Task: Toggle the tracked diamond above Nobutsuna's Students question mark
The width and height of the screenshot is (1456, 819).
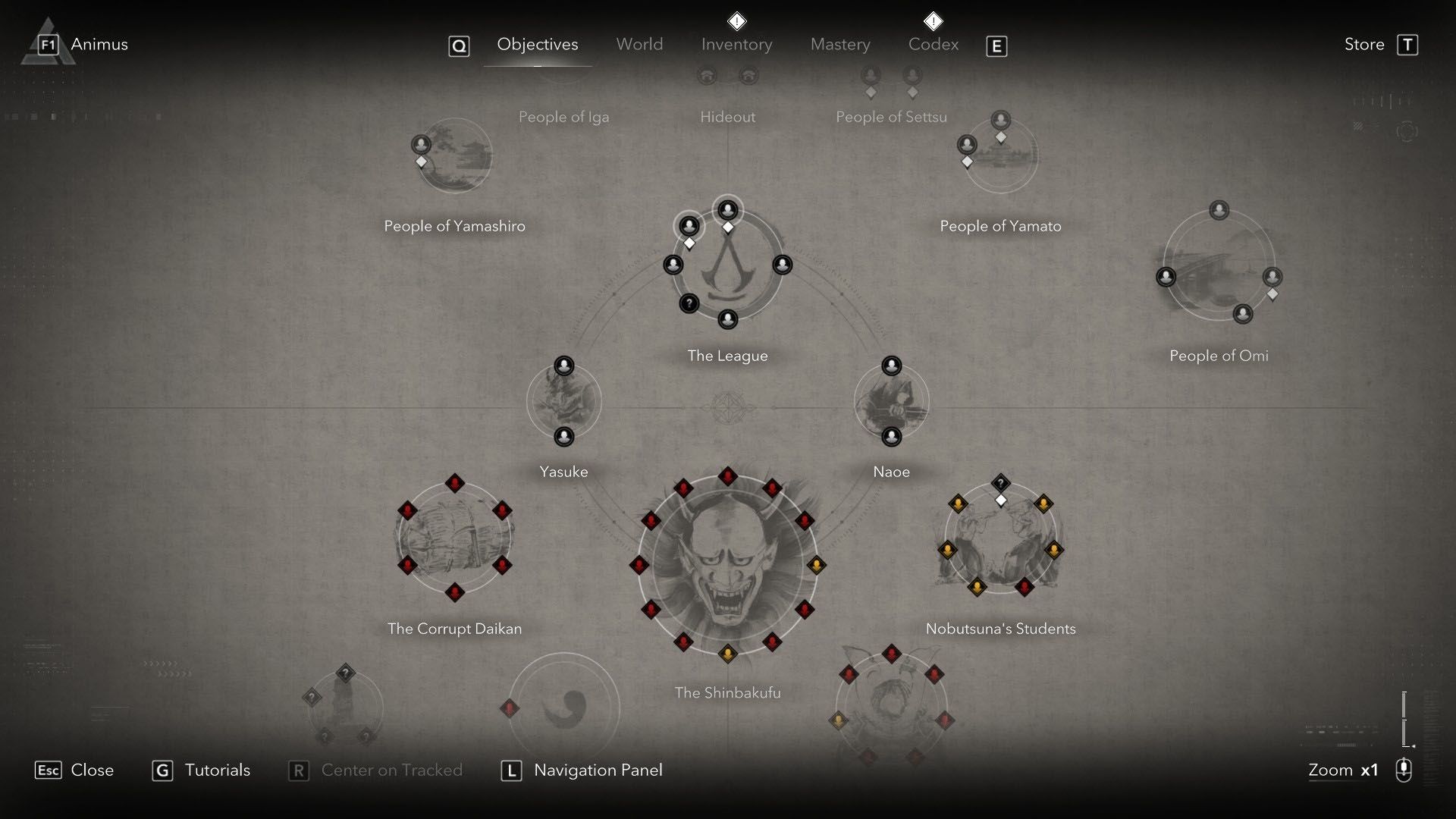Action: [1000, 499]
